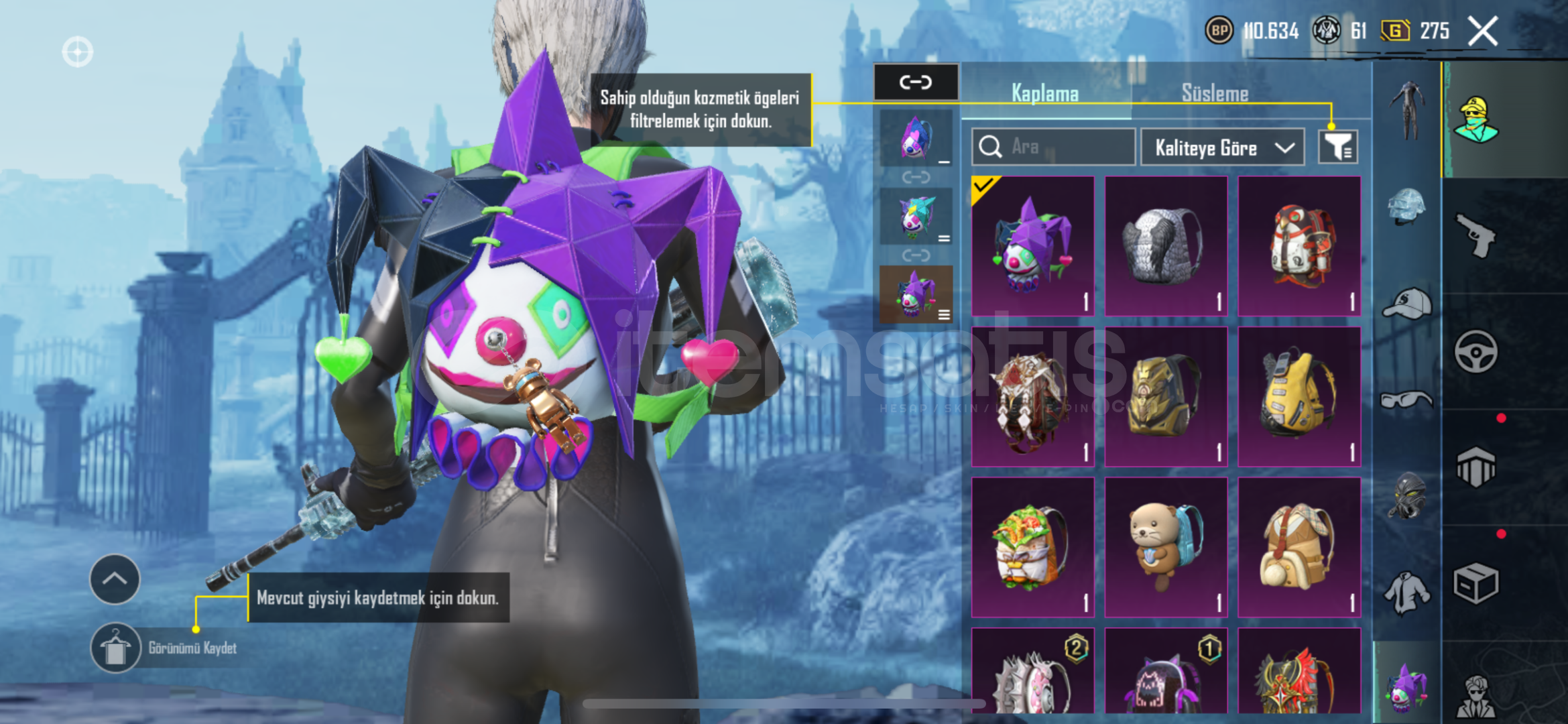This screenshot has height=724, width=1568.
Task: Toggle the owned cosmetics filter icon
Action: point(1337,147)
